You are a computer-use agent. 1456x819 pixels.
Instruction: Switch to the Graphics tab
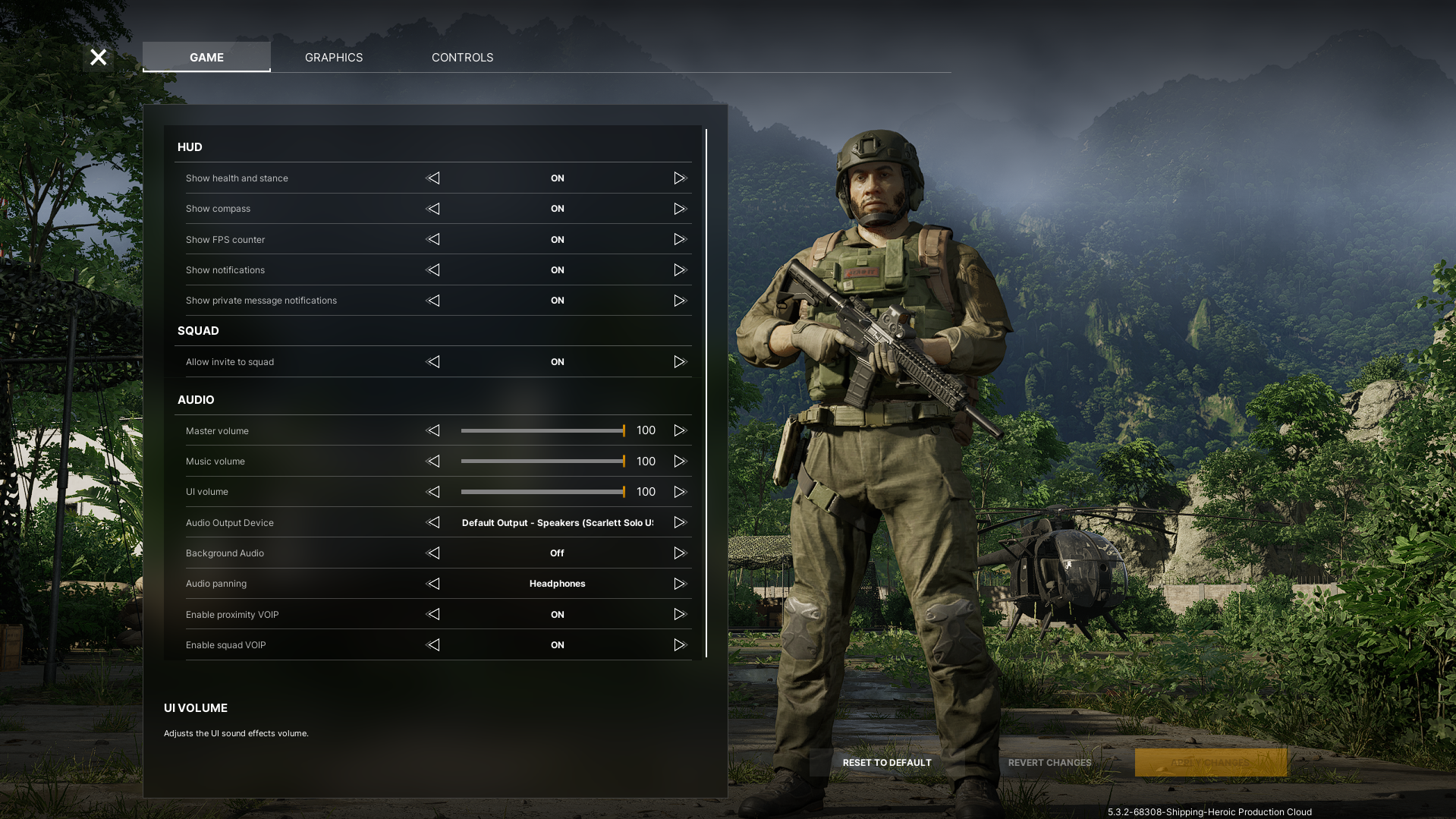334,58
